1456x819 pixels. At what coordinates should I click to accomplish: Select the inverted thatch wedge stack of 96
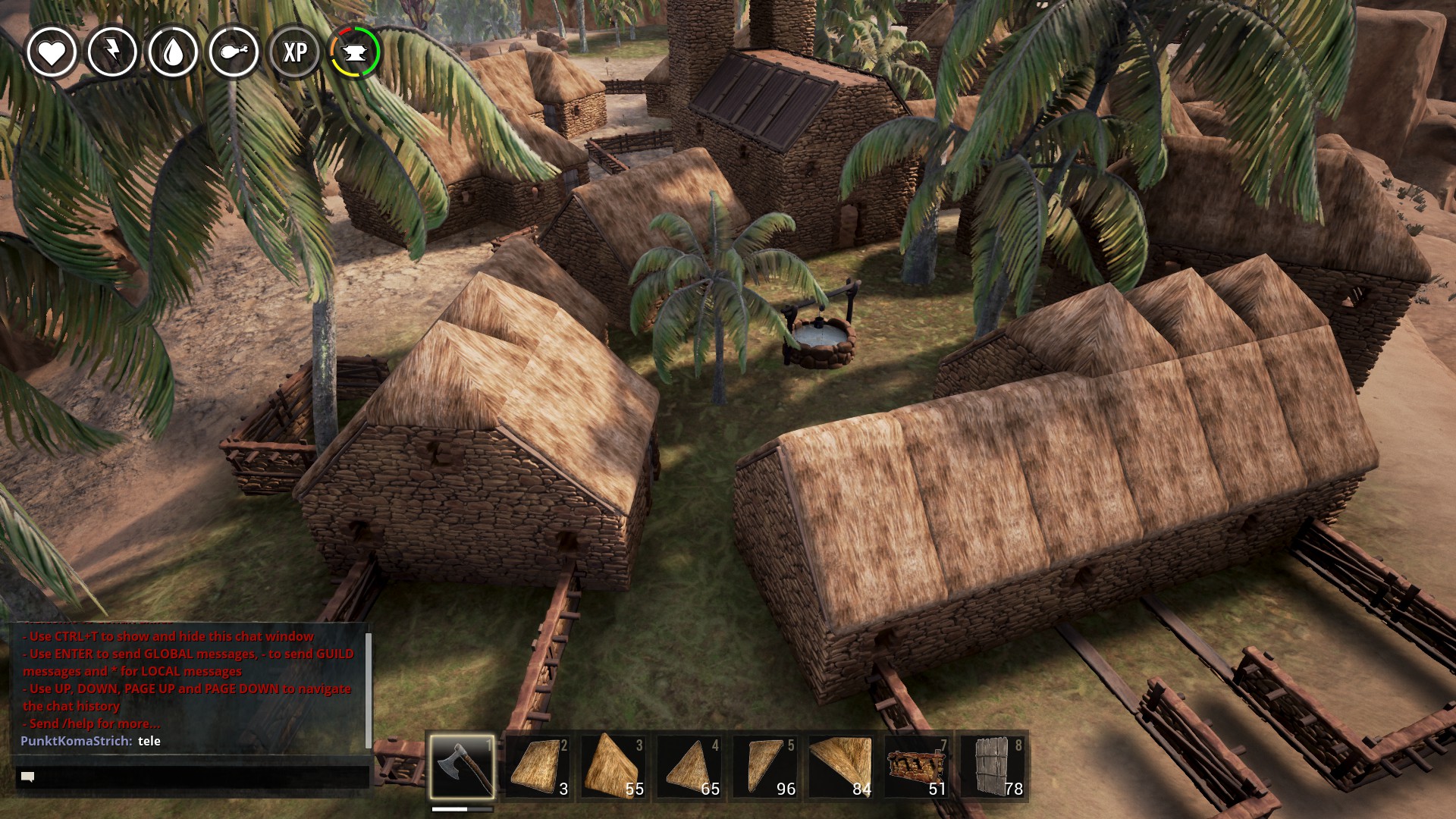[765, 766]
